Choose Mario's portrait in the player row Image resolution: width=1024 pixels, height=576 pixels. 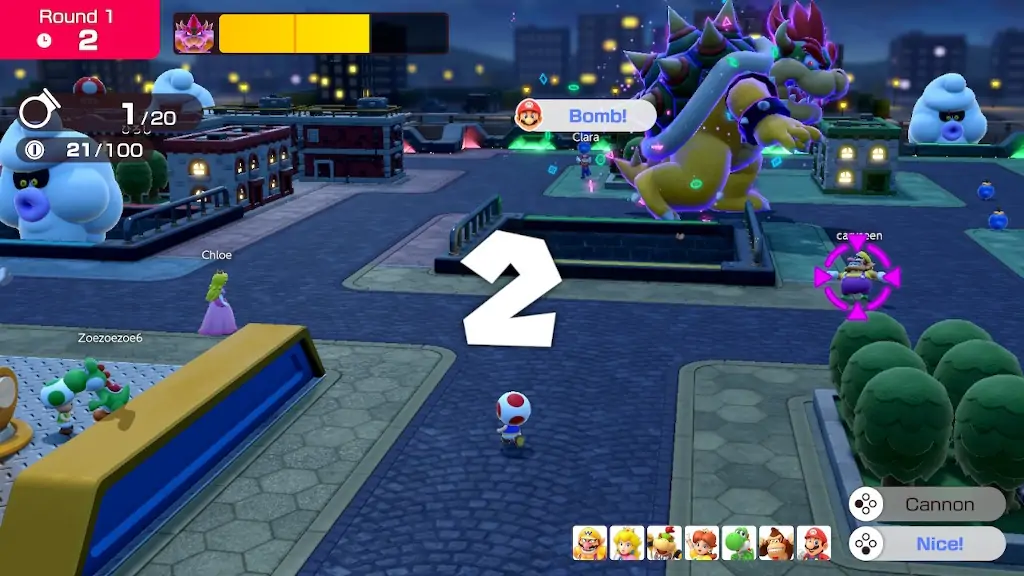point(814,543)
